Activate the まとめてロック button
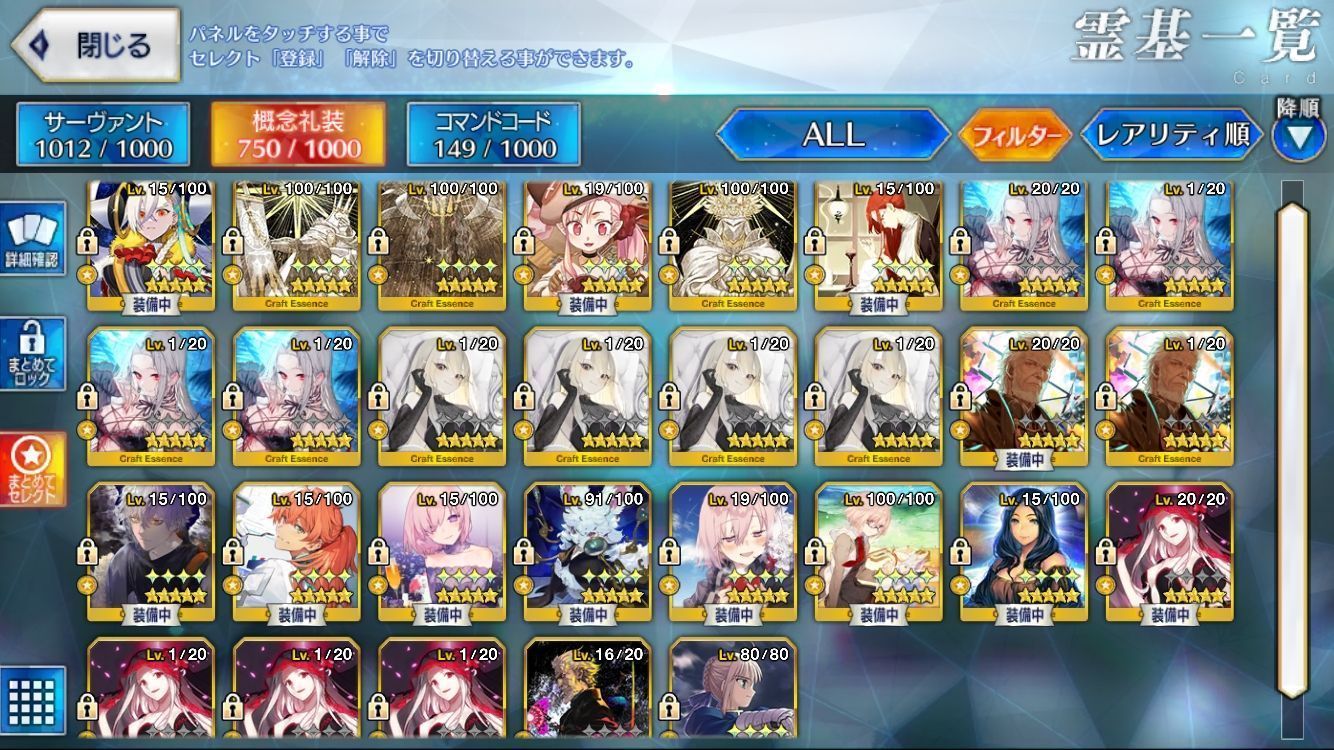The image size is (1334, 750). pyautogui.click(x=33, y=354)
